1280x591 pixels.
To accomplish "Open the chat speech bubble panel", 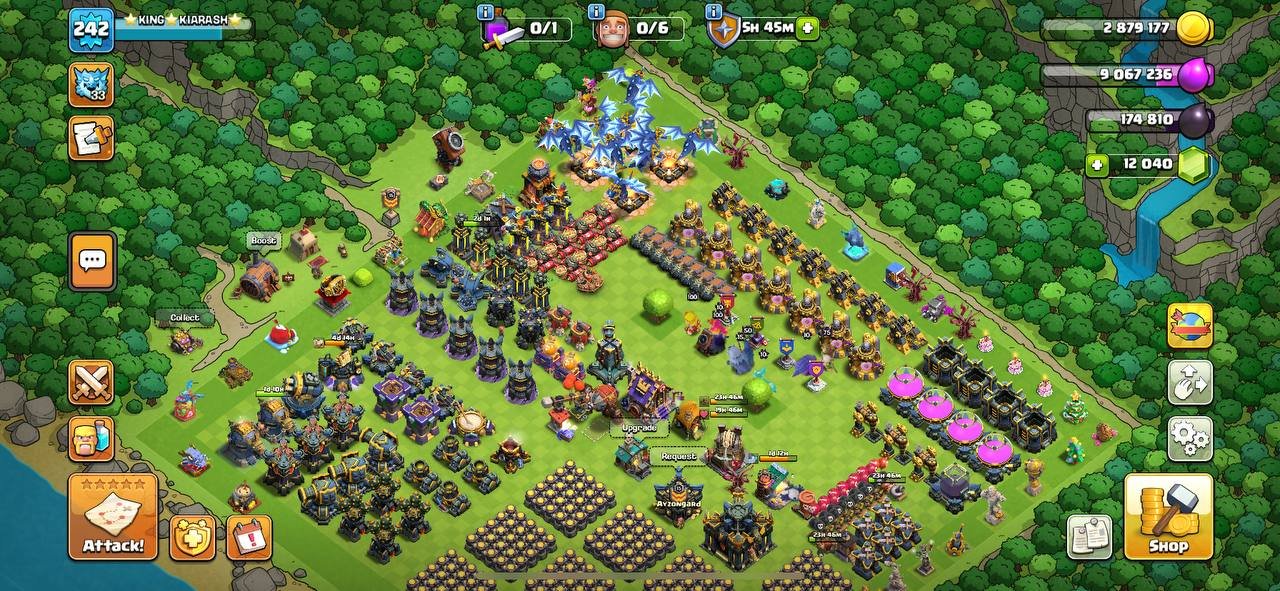I will pyautogui.click(x=92, y=261).
